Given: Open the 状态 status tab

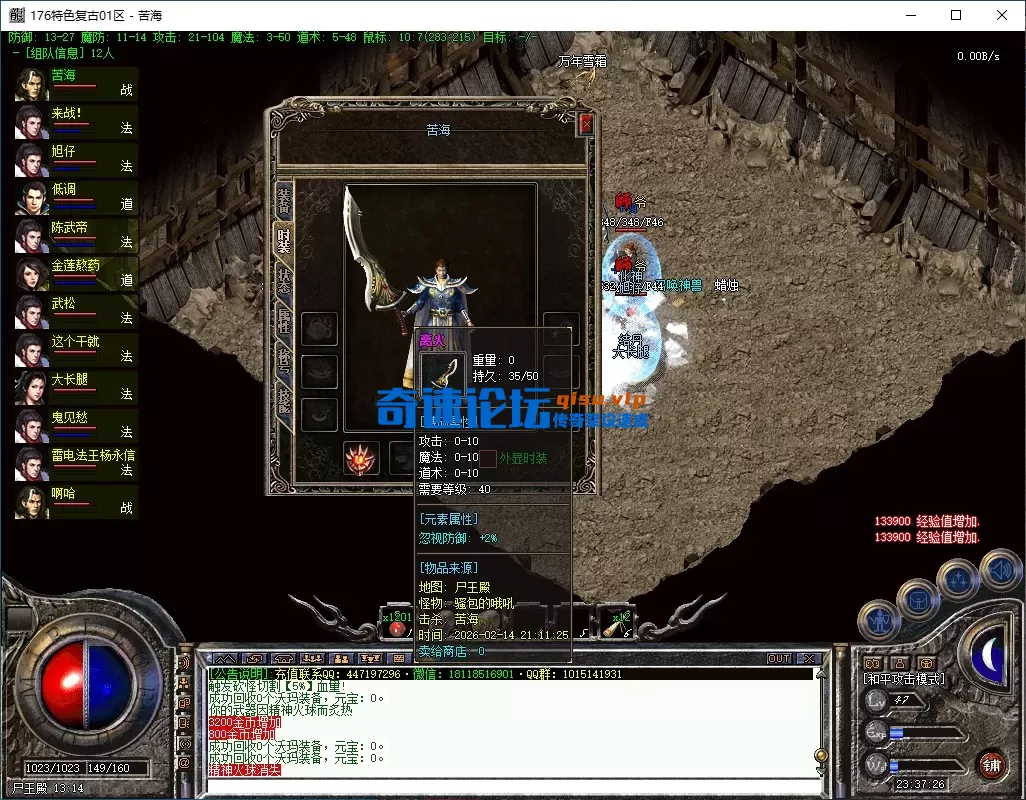Looking at the screenshot, I should click(x=283, y=281).
